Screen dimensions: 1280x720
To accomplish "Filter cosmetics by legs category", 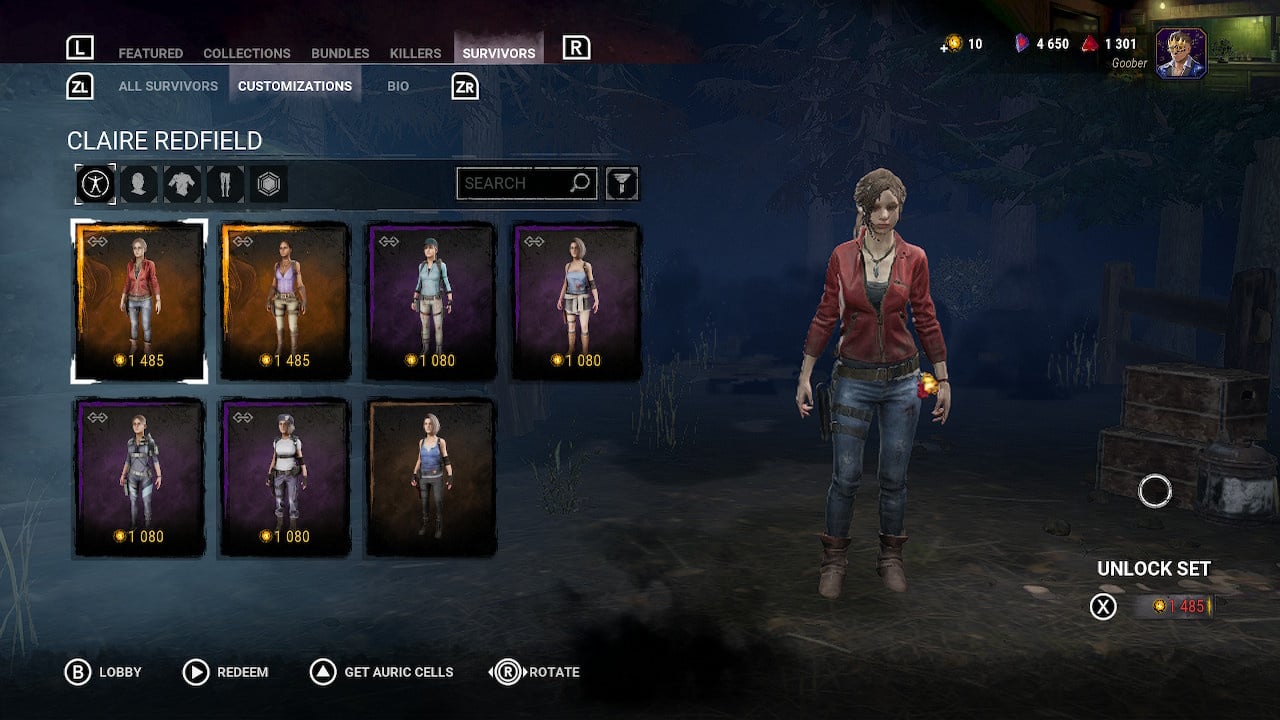I will (225, 184).
